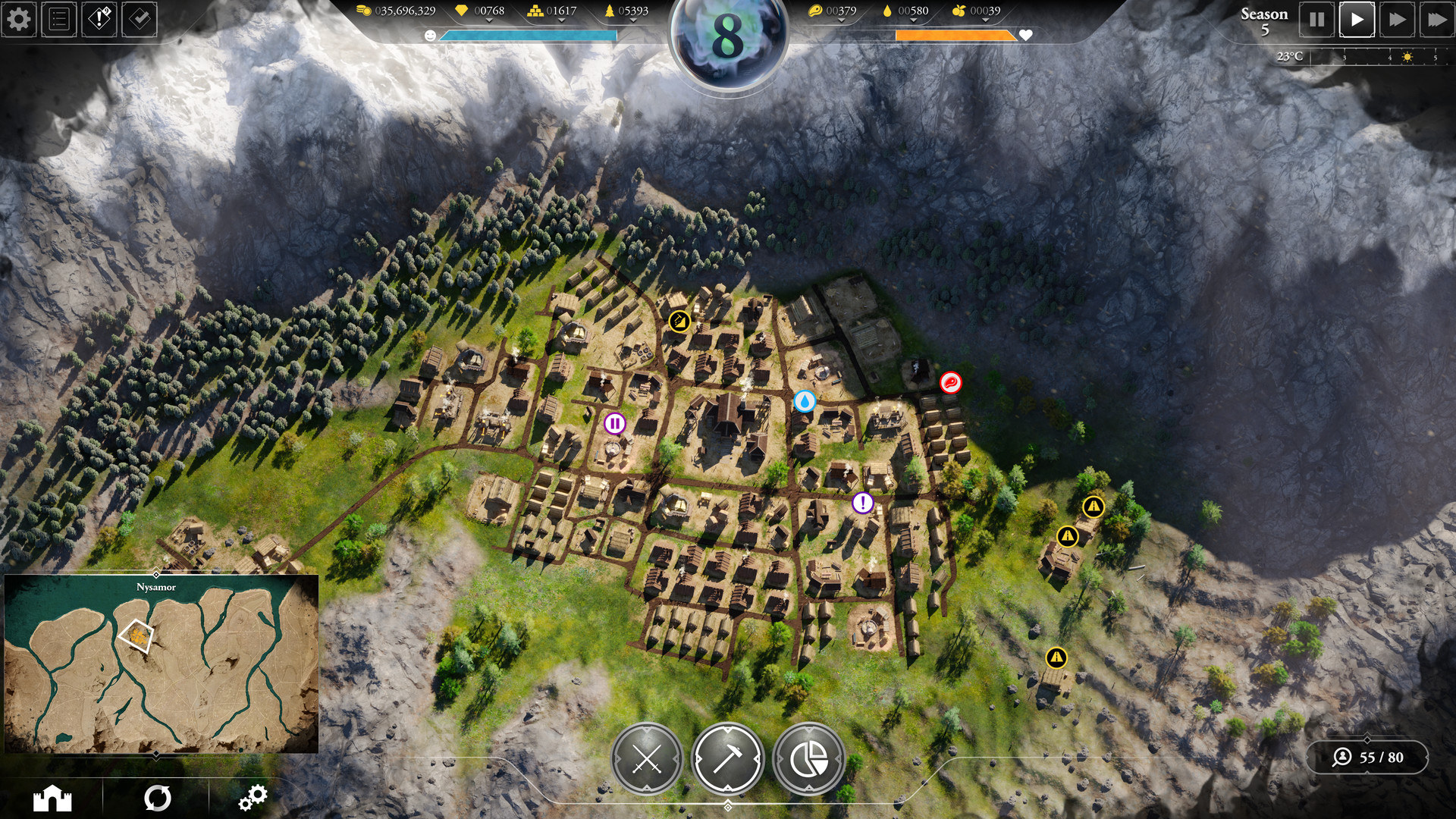Click the purple pause marker over the town
1456x819 pixels.
(x=615, y=425)
